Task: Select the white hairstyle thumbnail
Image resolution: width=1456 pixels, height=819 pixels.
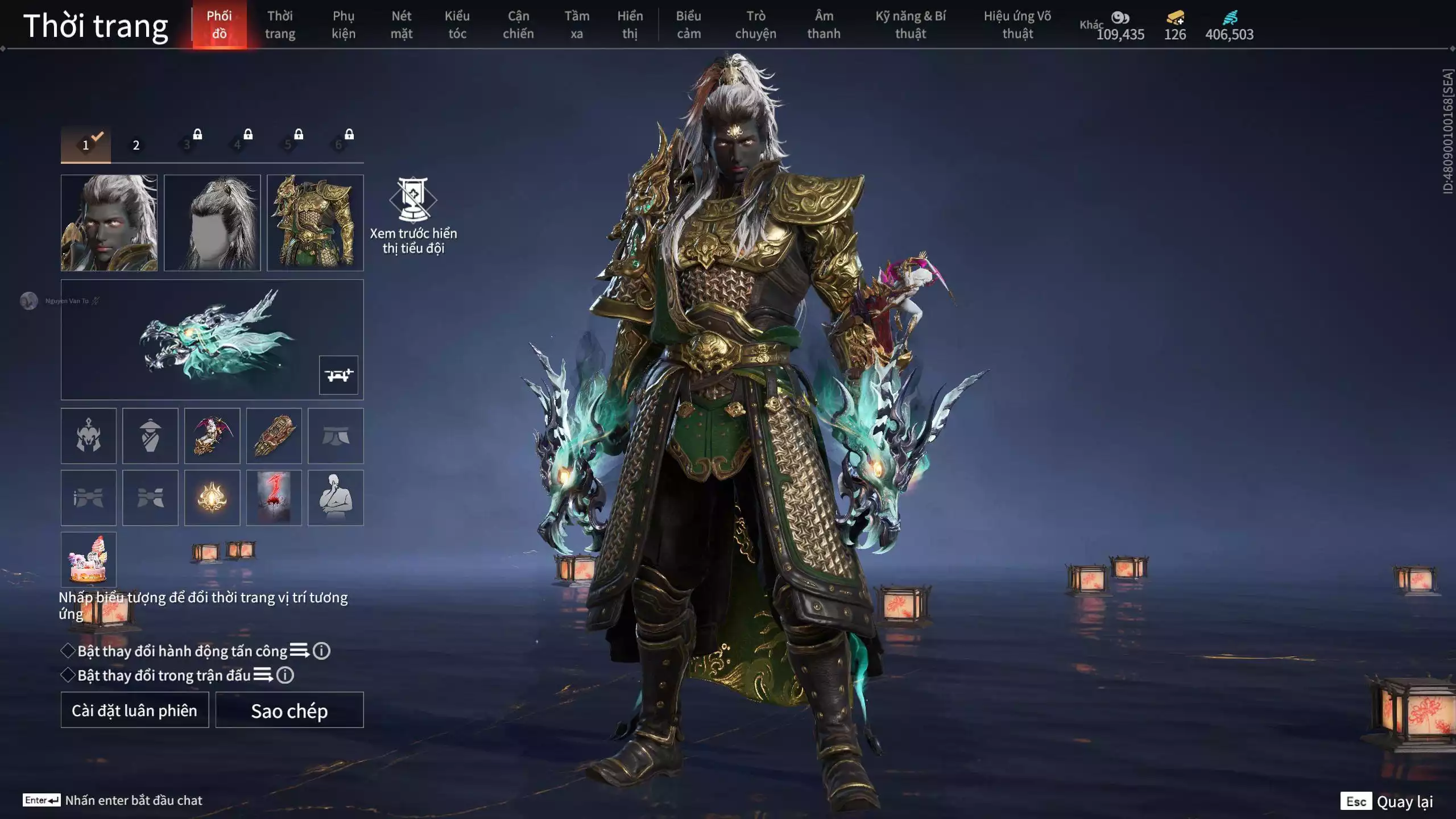Action: (x=212, y=222)
